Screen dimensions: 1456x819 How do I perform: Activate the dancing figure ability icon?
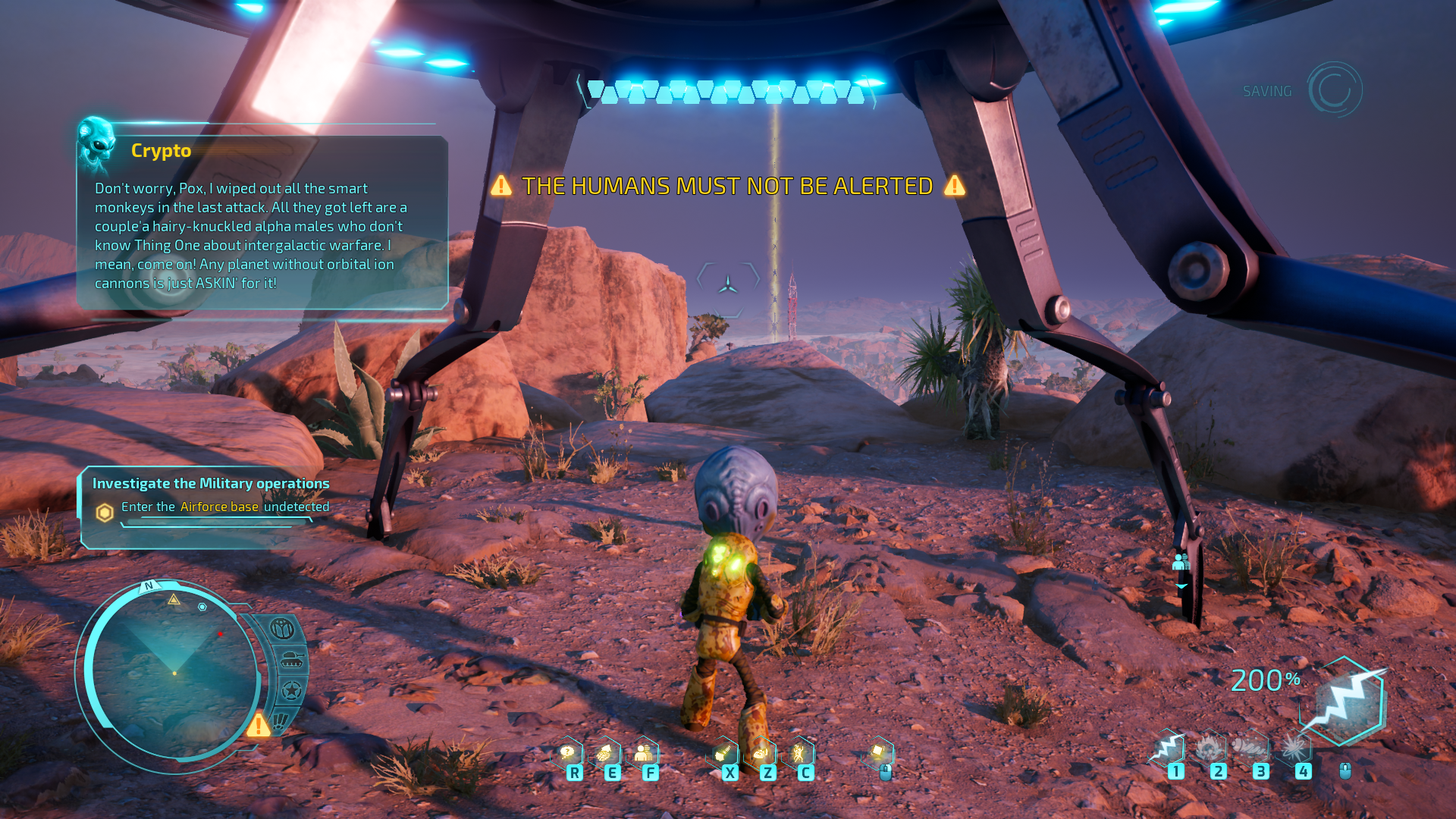[799, 754]
